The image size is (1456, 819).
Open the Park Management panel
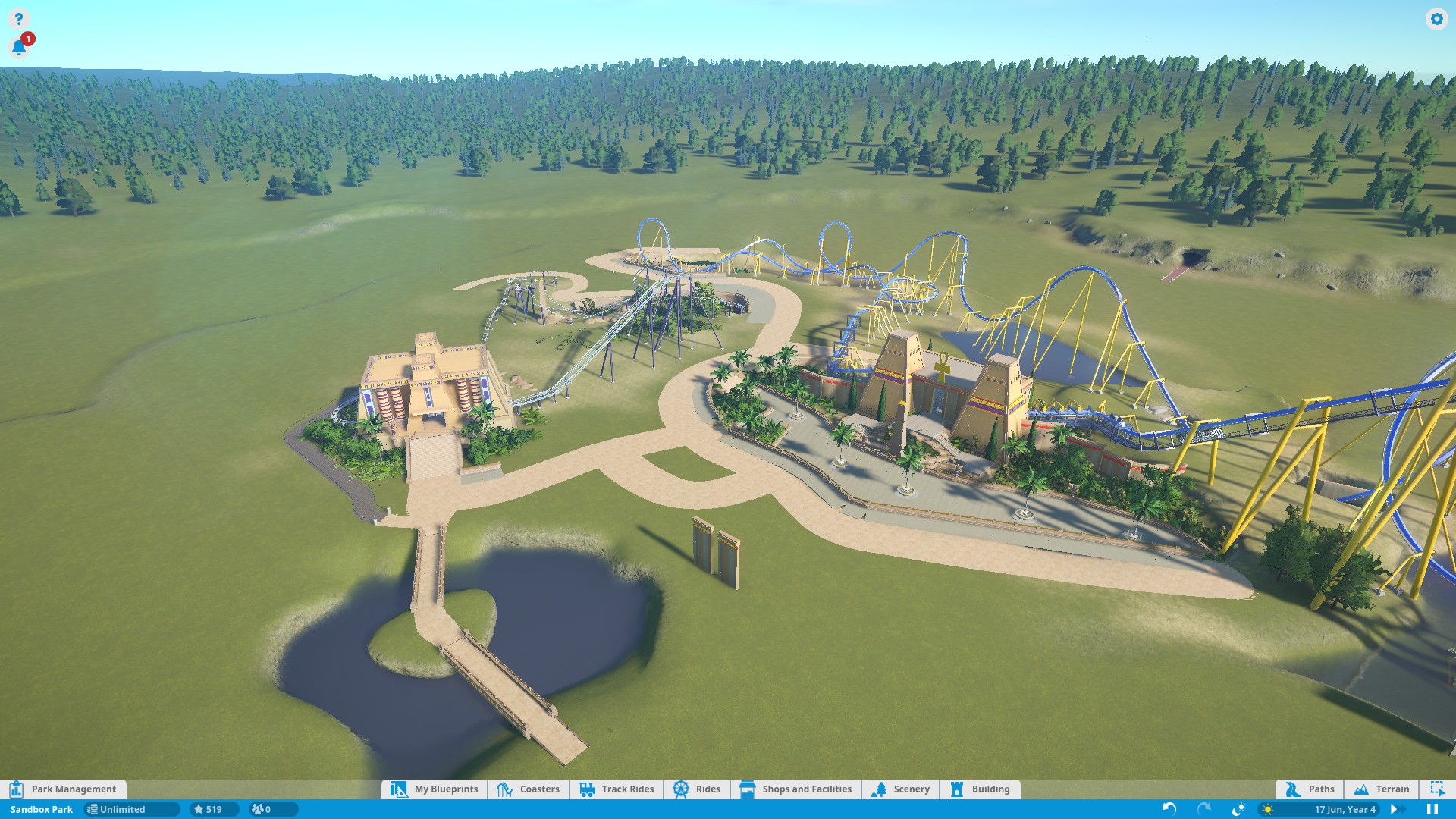pos(64,789)
